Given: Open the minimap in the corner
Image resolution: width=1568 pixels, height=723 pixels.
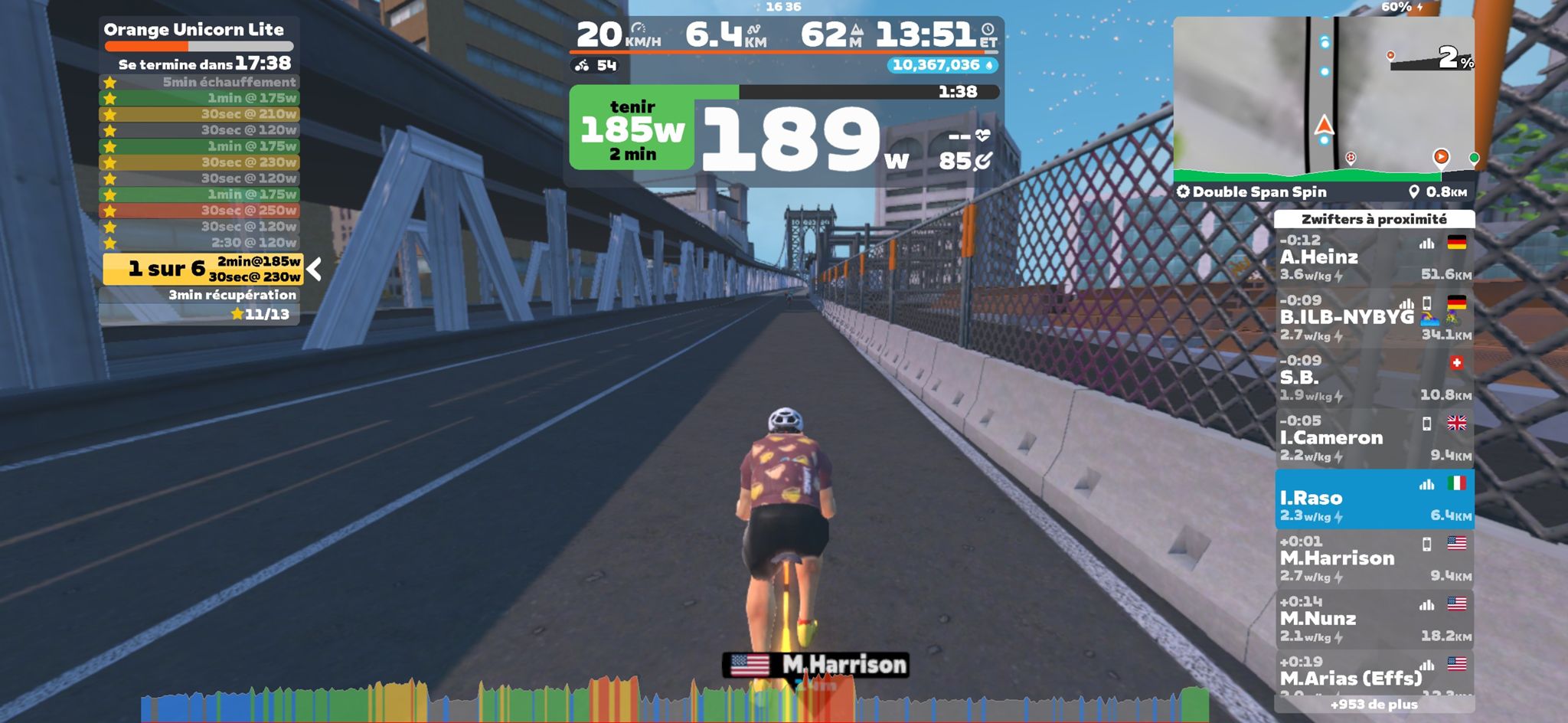Looking at the screenshot, I should tap(1323, 100).
